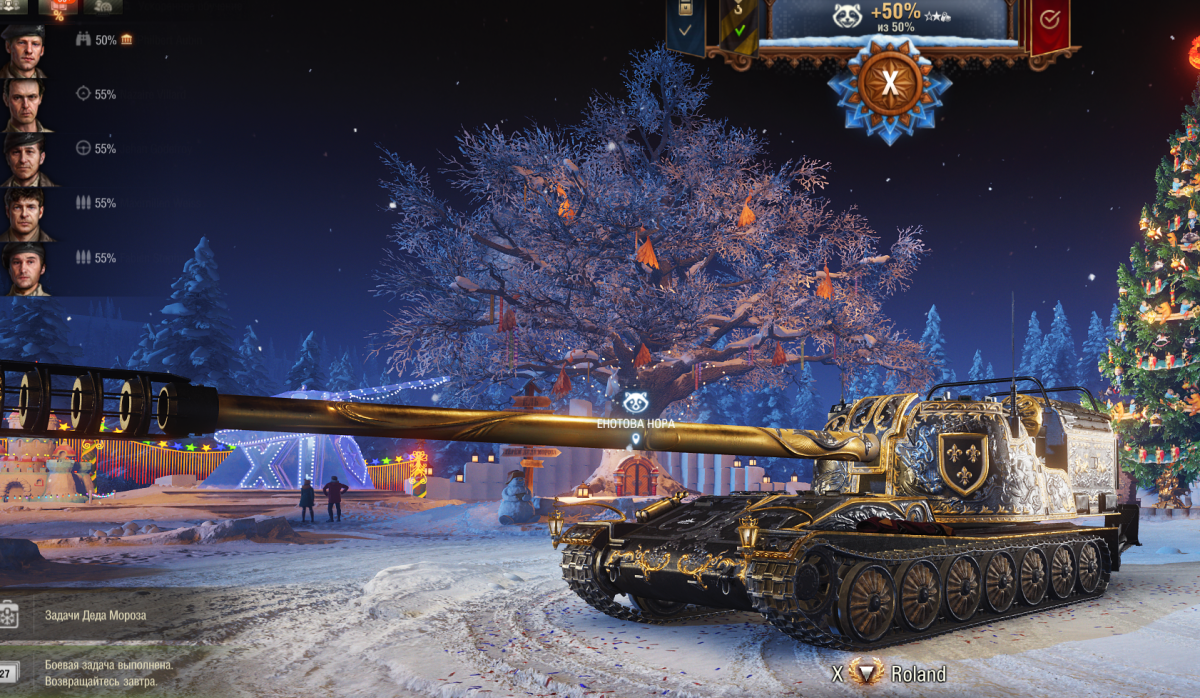Open the level X festive atmosphere emblem
This screenshot has width=1200, height=698.
(889, 83)
